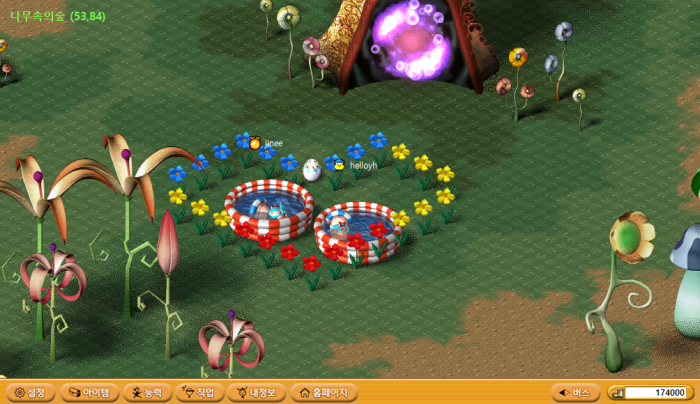
Task: Open the 아이템 item inventory
Action: tap(90, 393)
